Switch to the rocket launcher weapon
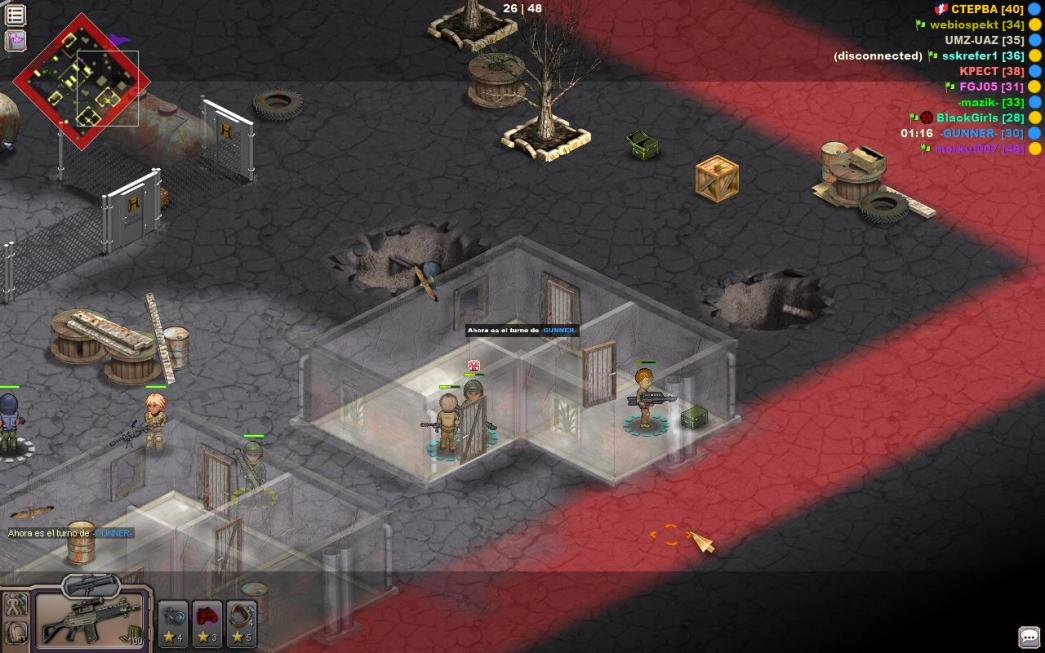The image size is (1045, 653). coord(91,584)
